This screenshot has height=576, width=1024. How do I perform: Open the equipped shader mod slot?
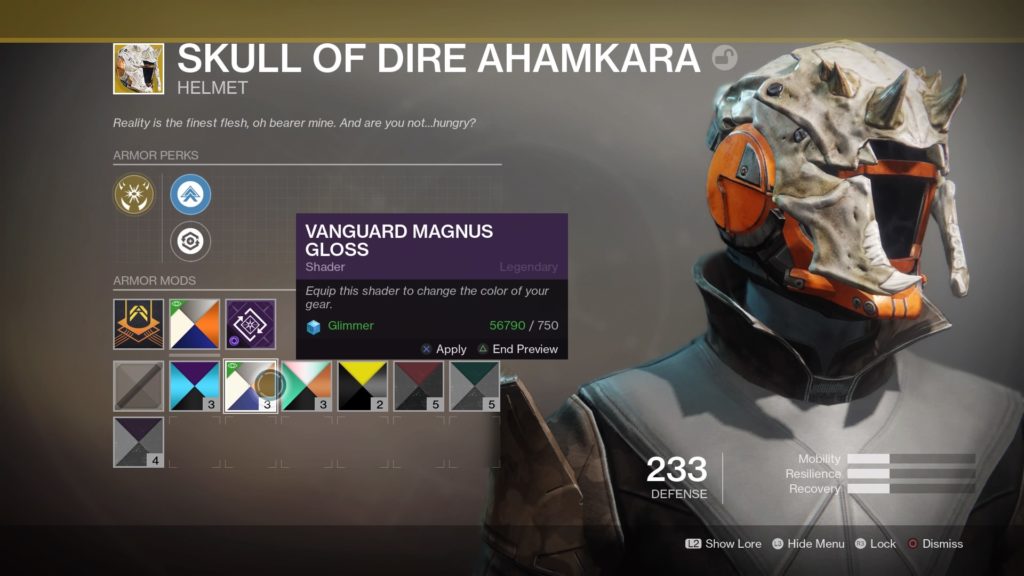click(x=194, y=325)
